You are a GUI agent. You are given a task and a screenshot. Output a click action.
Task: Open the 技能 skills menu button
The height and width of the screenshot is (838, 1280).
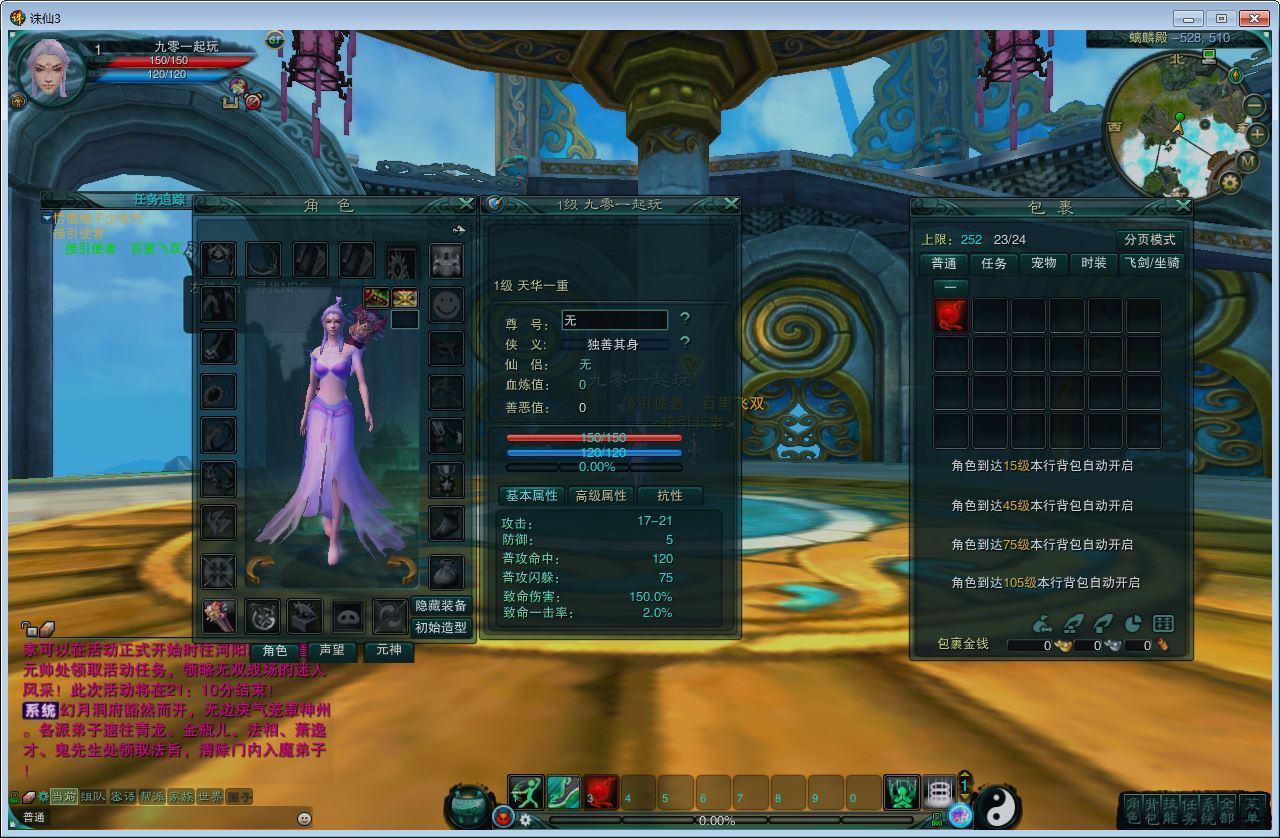click(x=1170, y=810)
